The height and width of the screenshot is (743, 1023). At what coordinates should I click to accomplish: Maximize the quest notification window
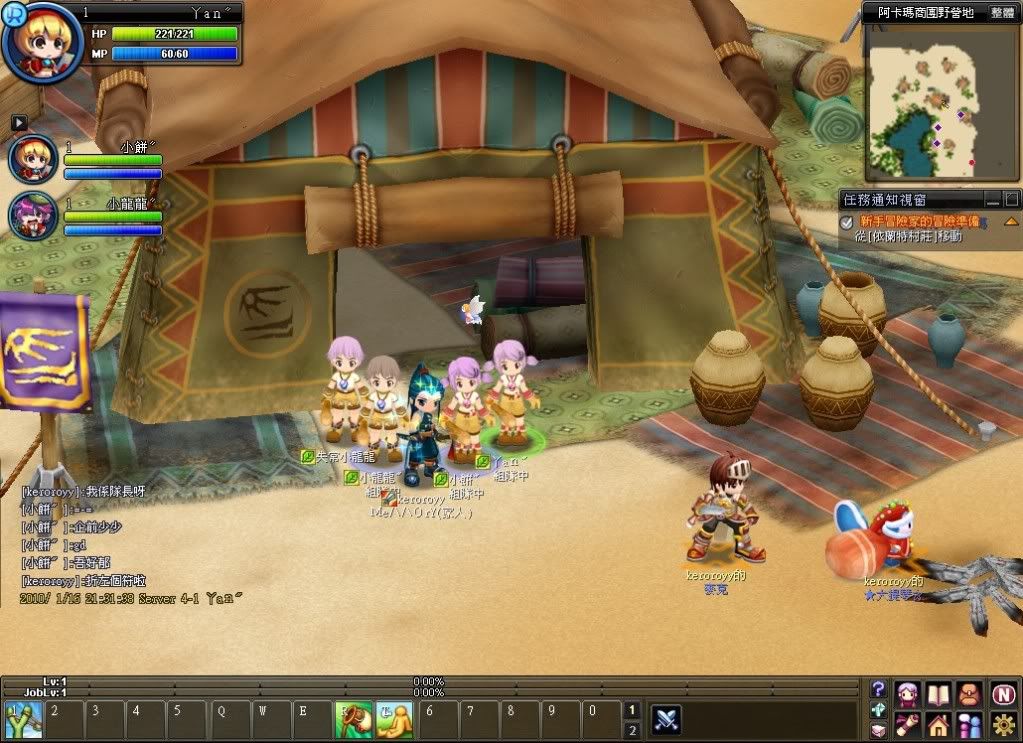pos(1011,199)
